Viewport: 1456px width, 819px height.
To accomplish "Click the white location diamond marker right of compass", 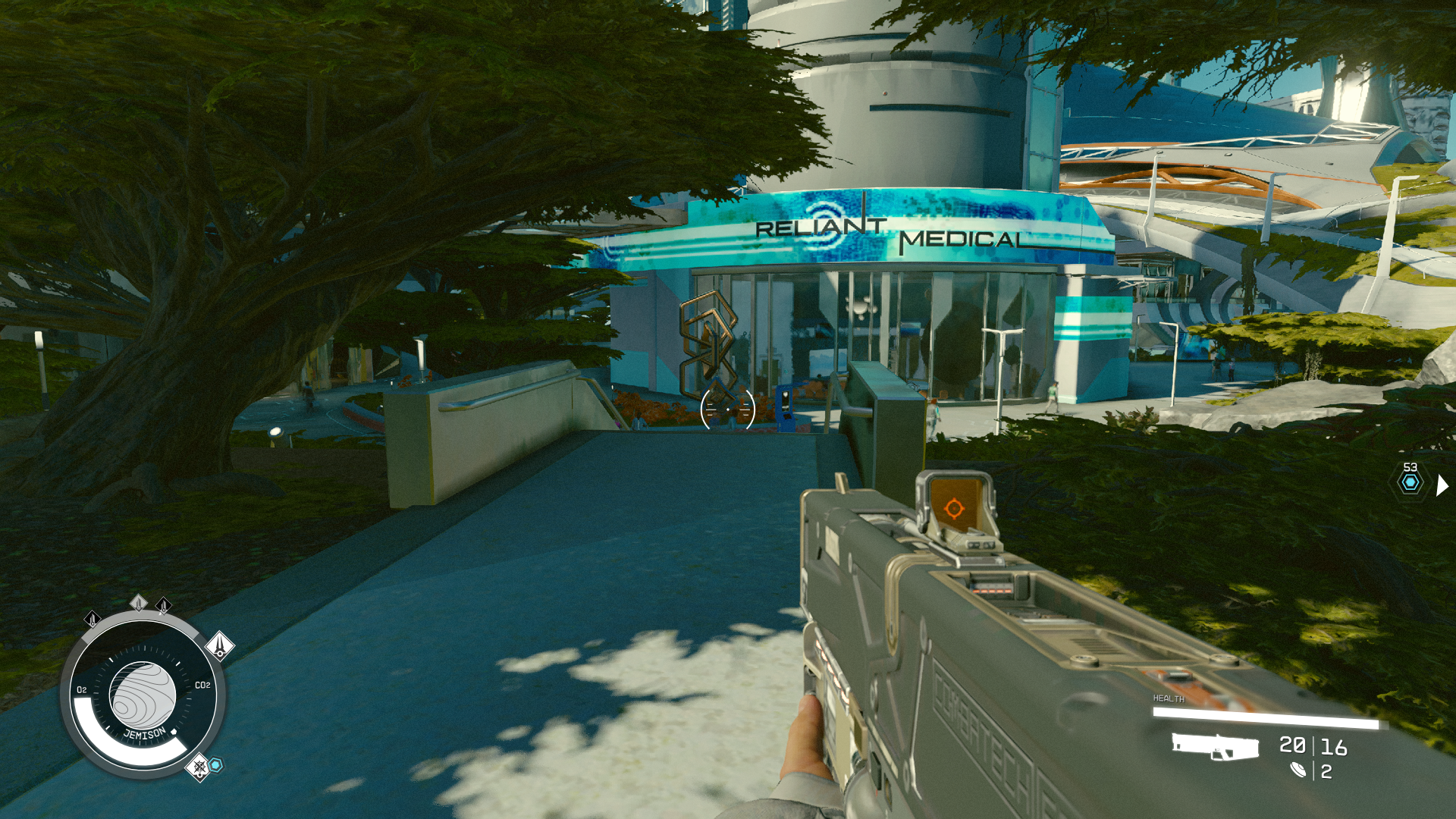I will [219, 645].
